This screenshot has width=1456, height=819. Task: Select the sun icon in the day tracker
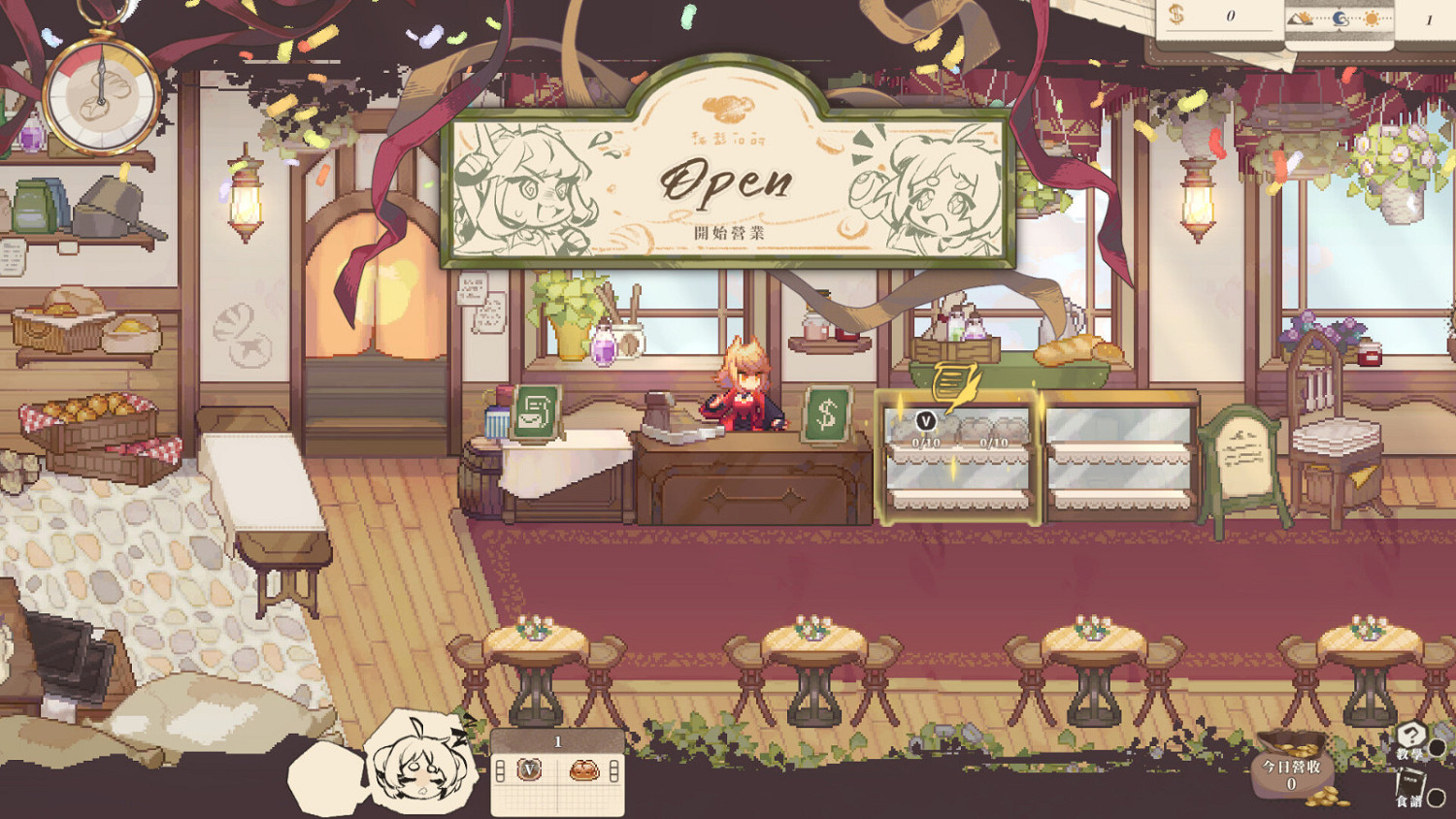coord(1370,17)
